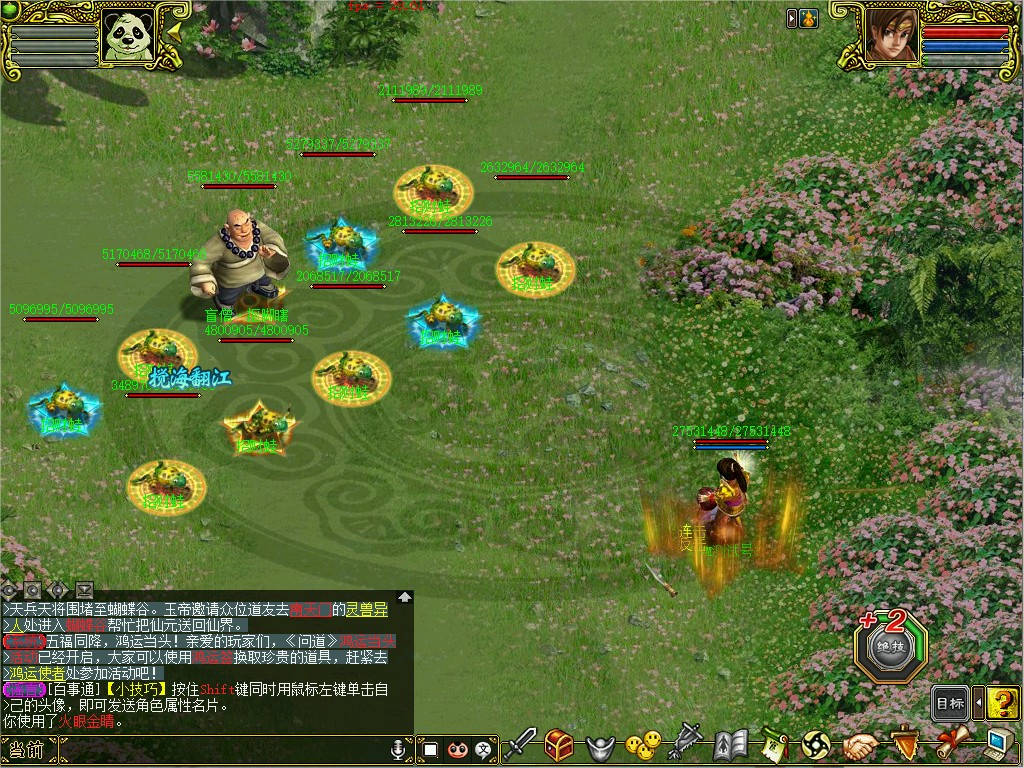Open the open book skills icon
This screenshot has height=768, width=1024.
coord(731,745)
